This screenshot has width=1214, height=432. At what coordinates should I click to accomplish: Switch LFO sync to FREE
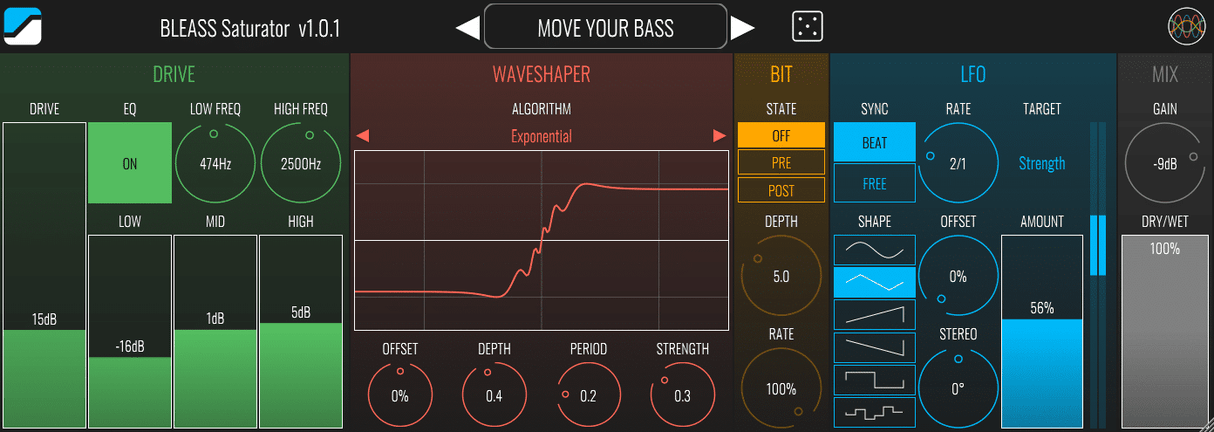tap(874, 183)
